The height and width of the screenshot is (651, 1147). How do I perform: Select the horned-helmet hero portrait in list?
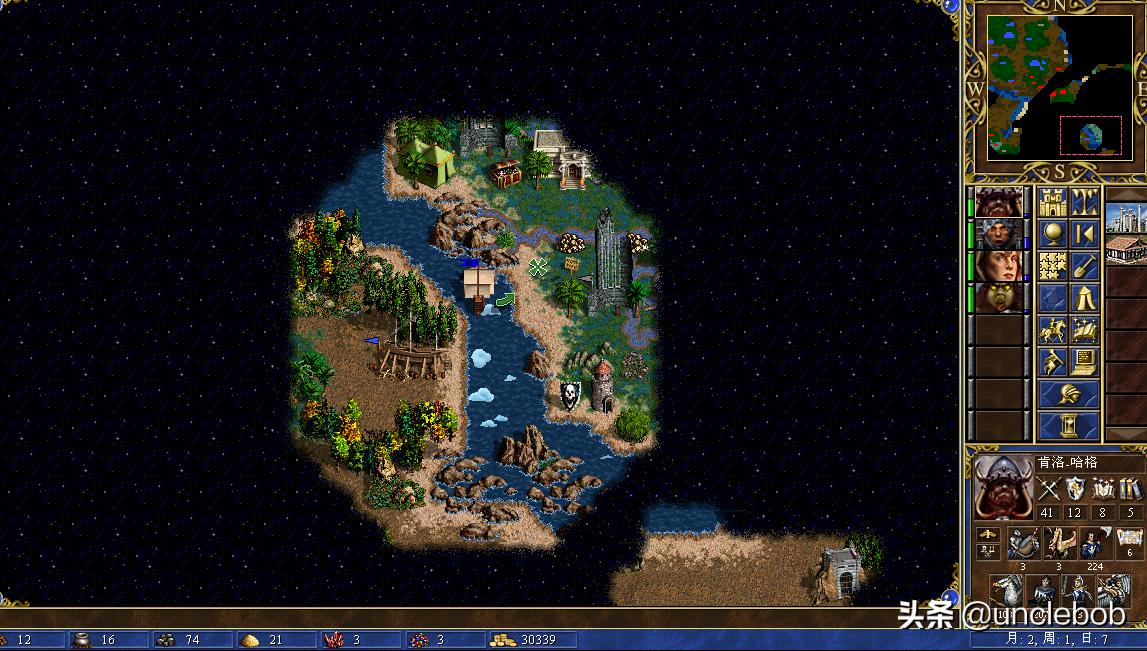[x=999, y=203]
